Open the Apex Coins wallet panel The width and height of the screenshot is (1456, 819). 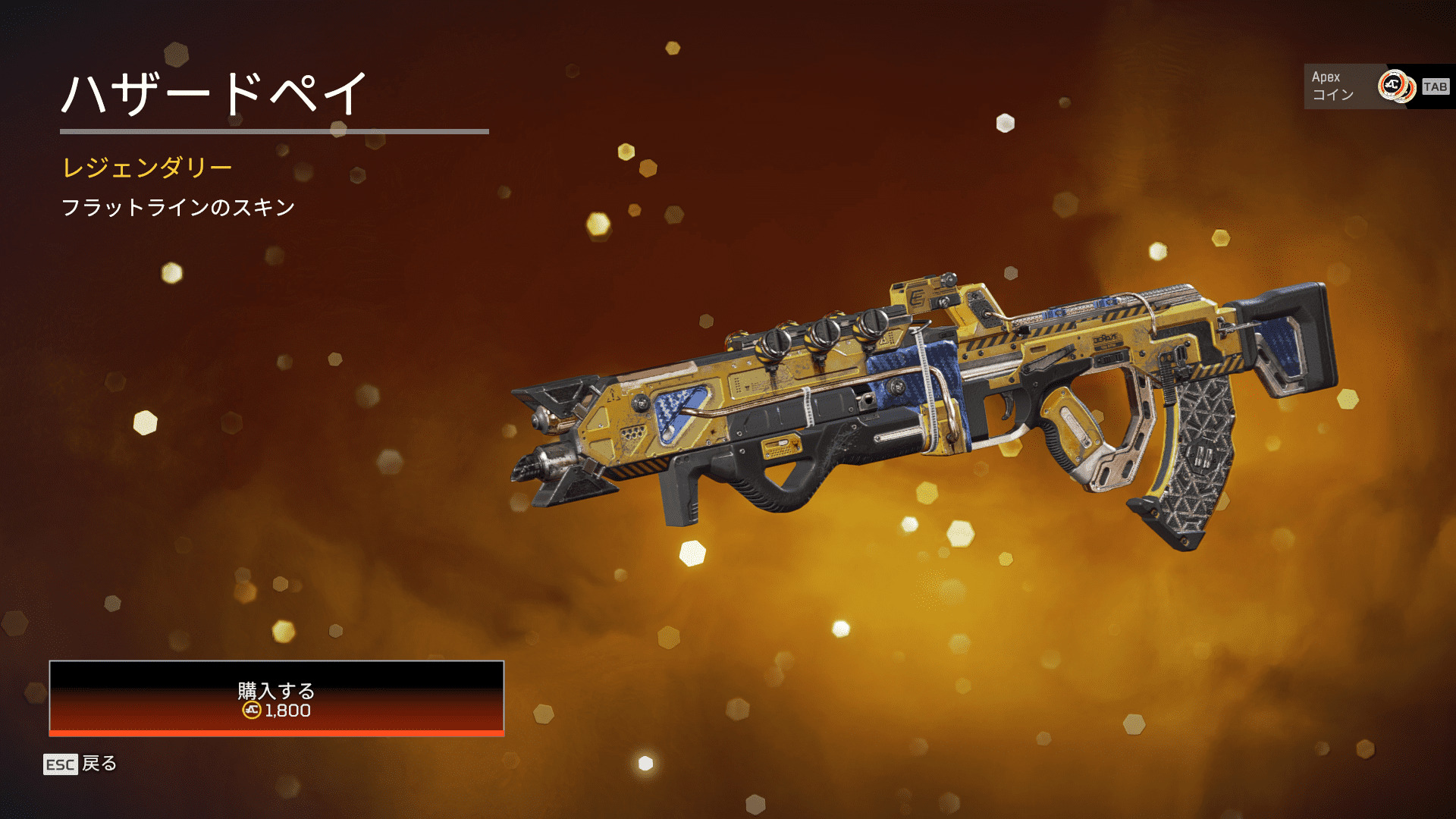click(1377, 86)
